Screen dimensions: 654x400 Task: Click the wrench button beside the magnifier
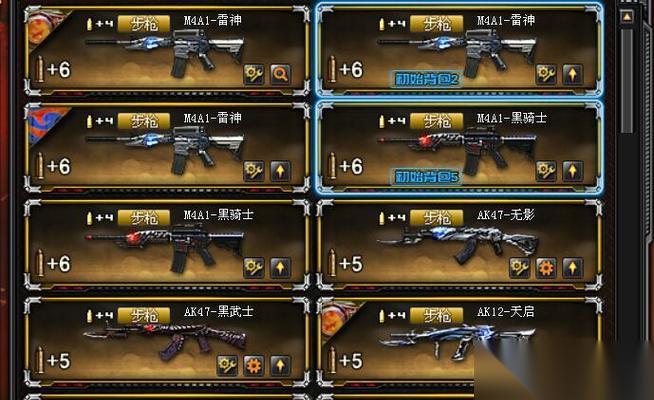click(x=254, y=73)
